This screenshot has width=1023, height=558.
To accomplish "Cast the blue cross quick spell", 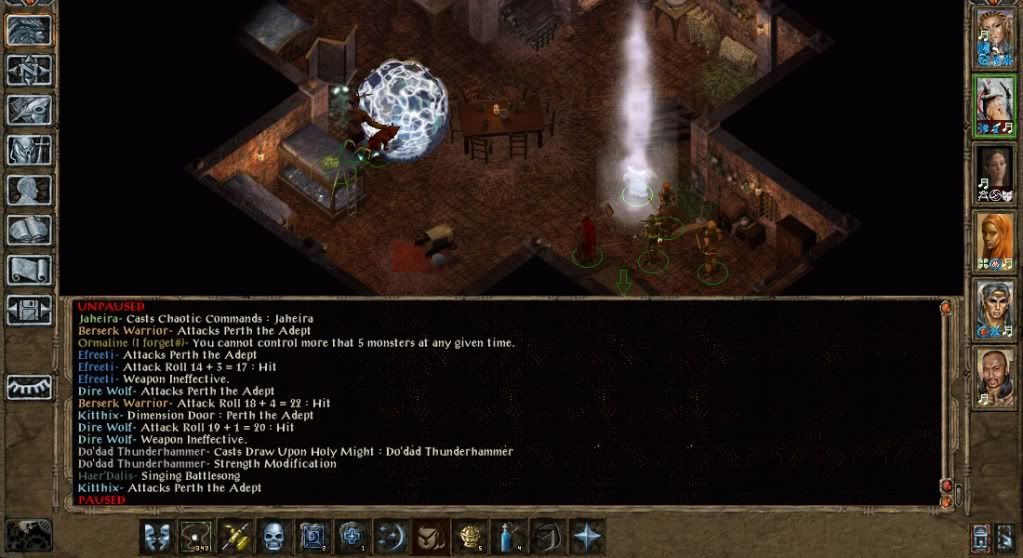I will coord(352,535).
